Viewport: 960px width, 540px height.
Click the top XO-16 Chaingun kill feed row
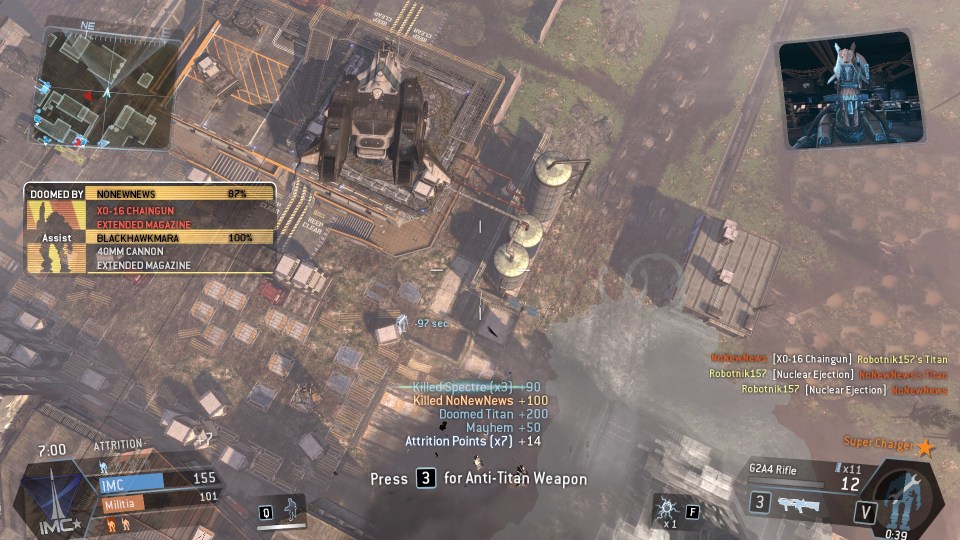point(828,359)
